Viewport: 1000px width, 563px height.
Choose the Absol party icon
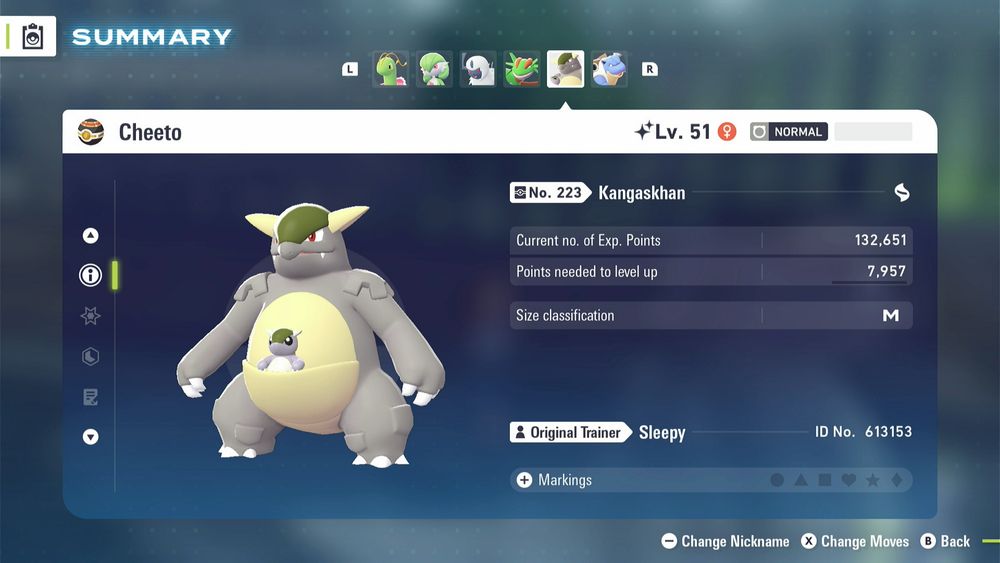(478, 70)
